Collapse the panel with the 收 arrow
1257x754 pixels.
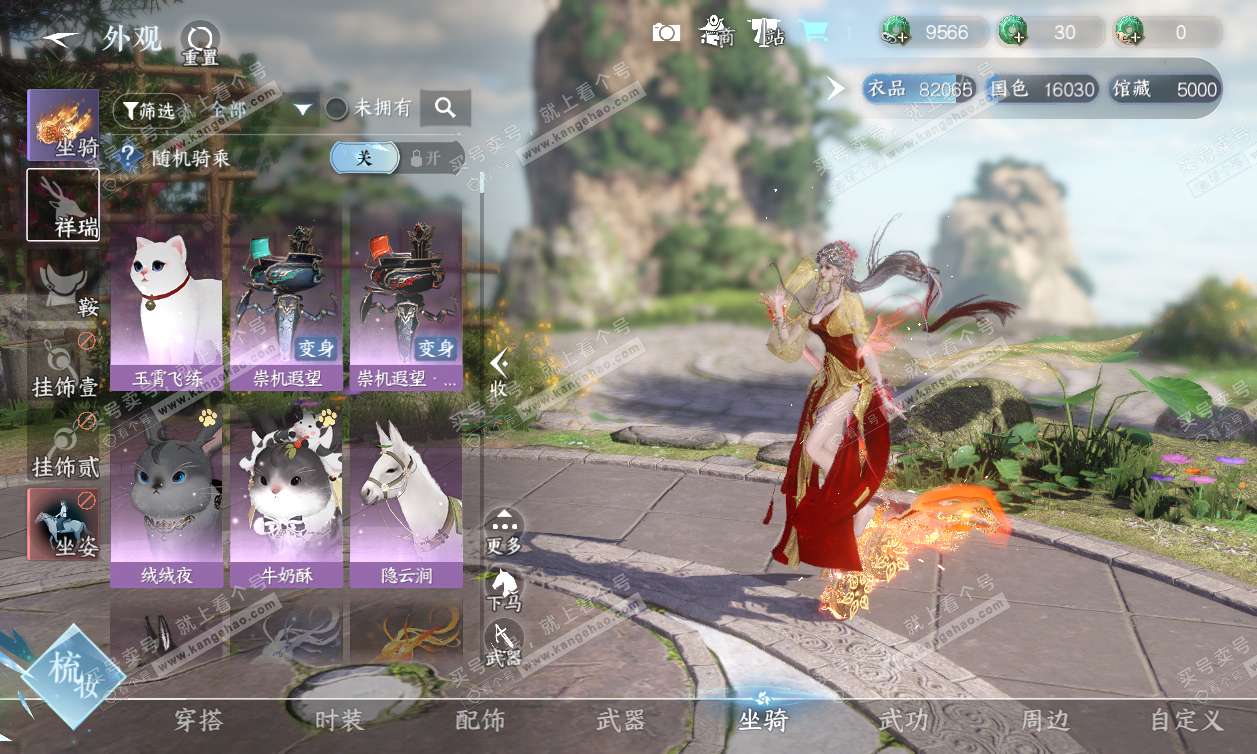pyautogui.click(x=499, y=374)
